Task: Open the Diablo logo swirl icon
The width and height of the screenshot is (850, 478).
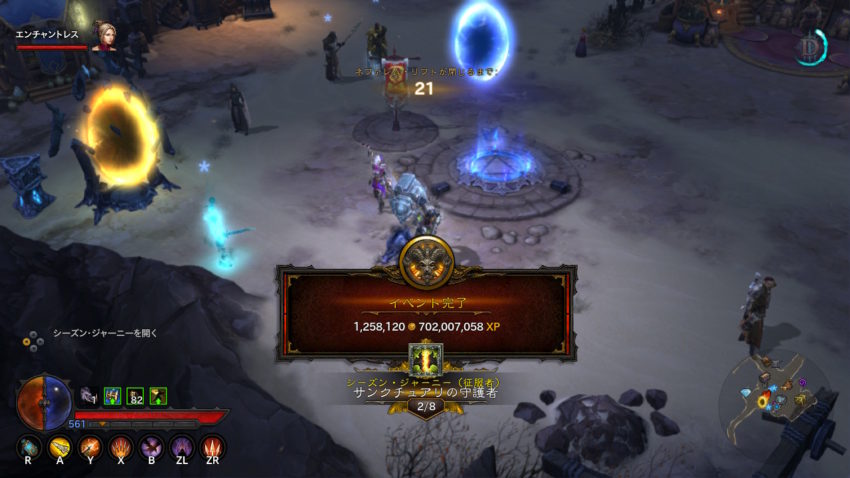Action: pyautogui.click(x=810, y=47)
